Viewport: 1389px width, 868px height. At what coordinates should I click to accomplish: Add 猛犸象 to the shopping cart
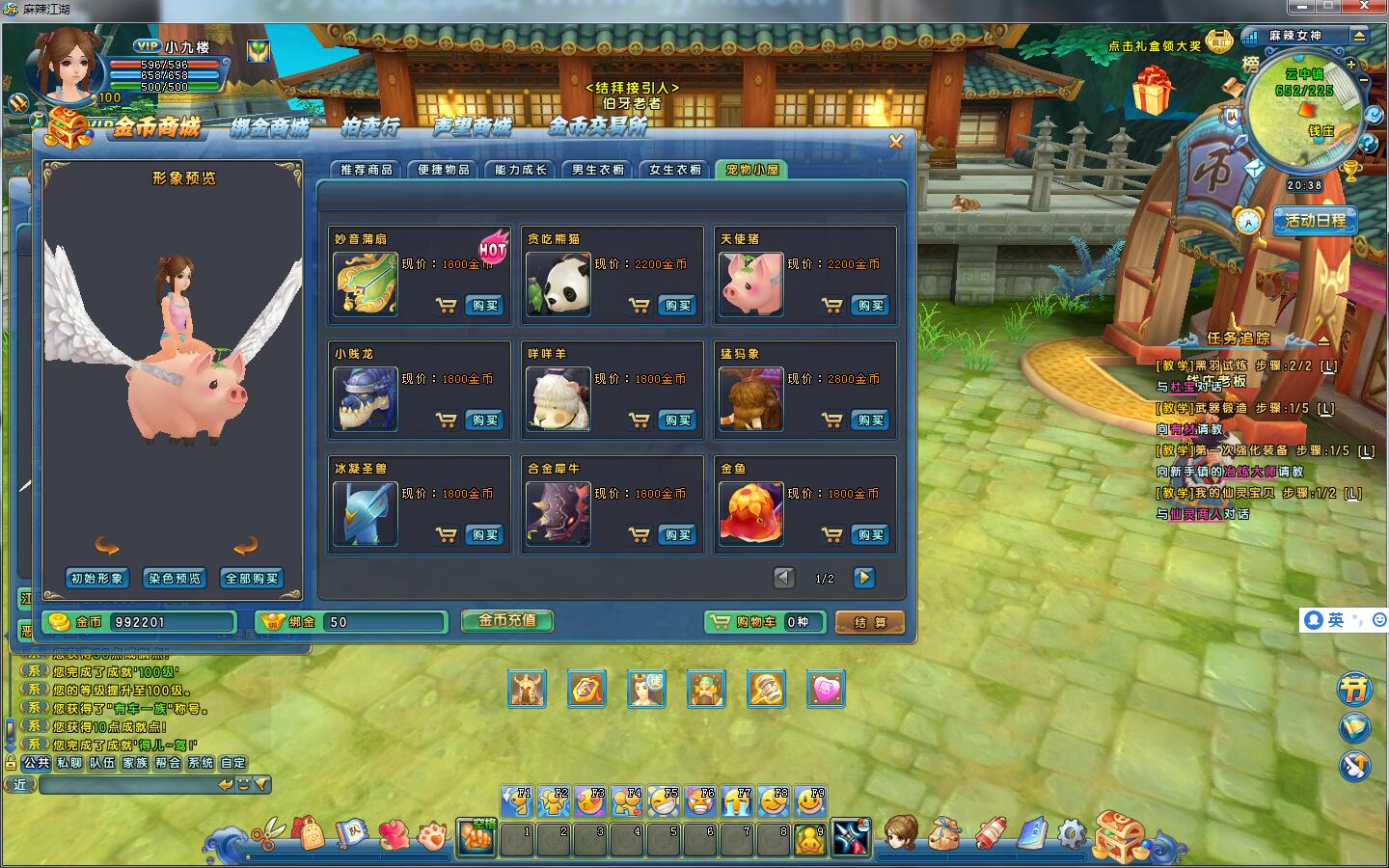point(831,420)
